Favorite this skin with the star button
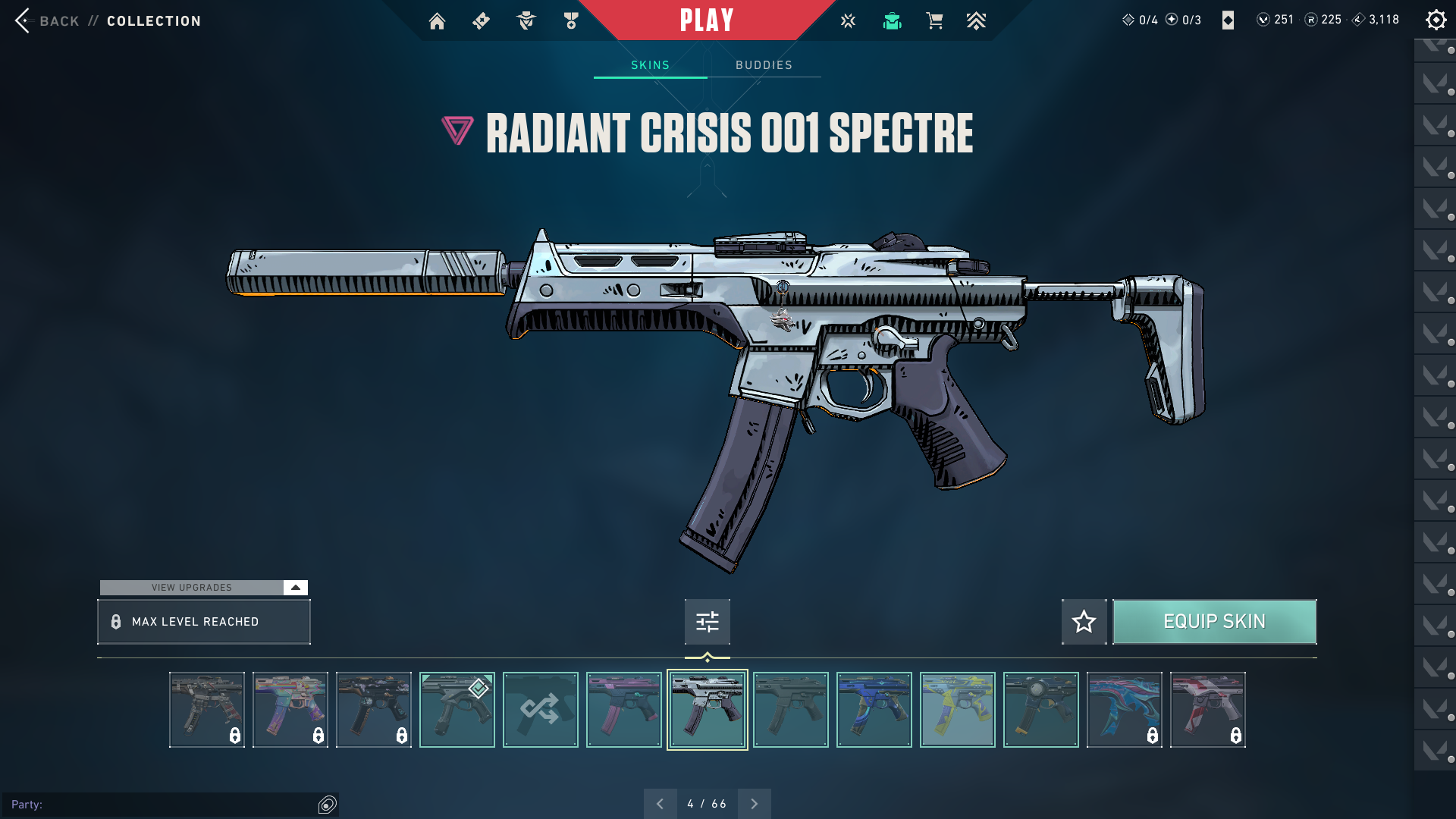Screen dimensions: 1456x819 point(1084,622)
